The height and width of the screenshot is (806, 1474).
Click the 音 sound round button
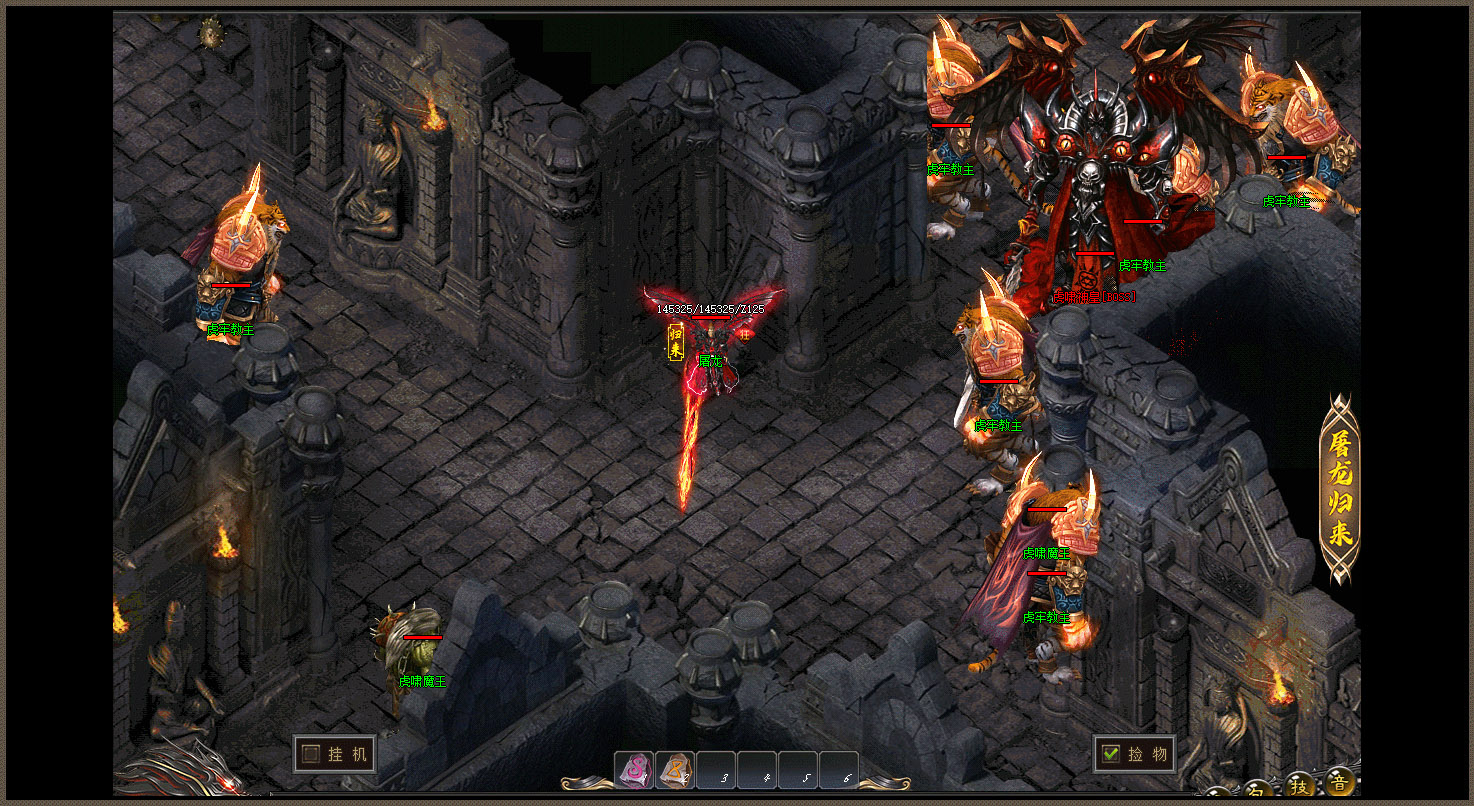click(x=1340, y=780)
